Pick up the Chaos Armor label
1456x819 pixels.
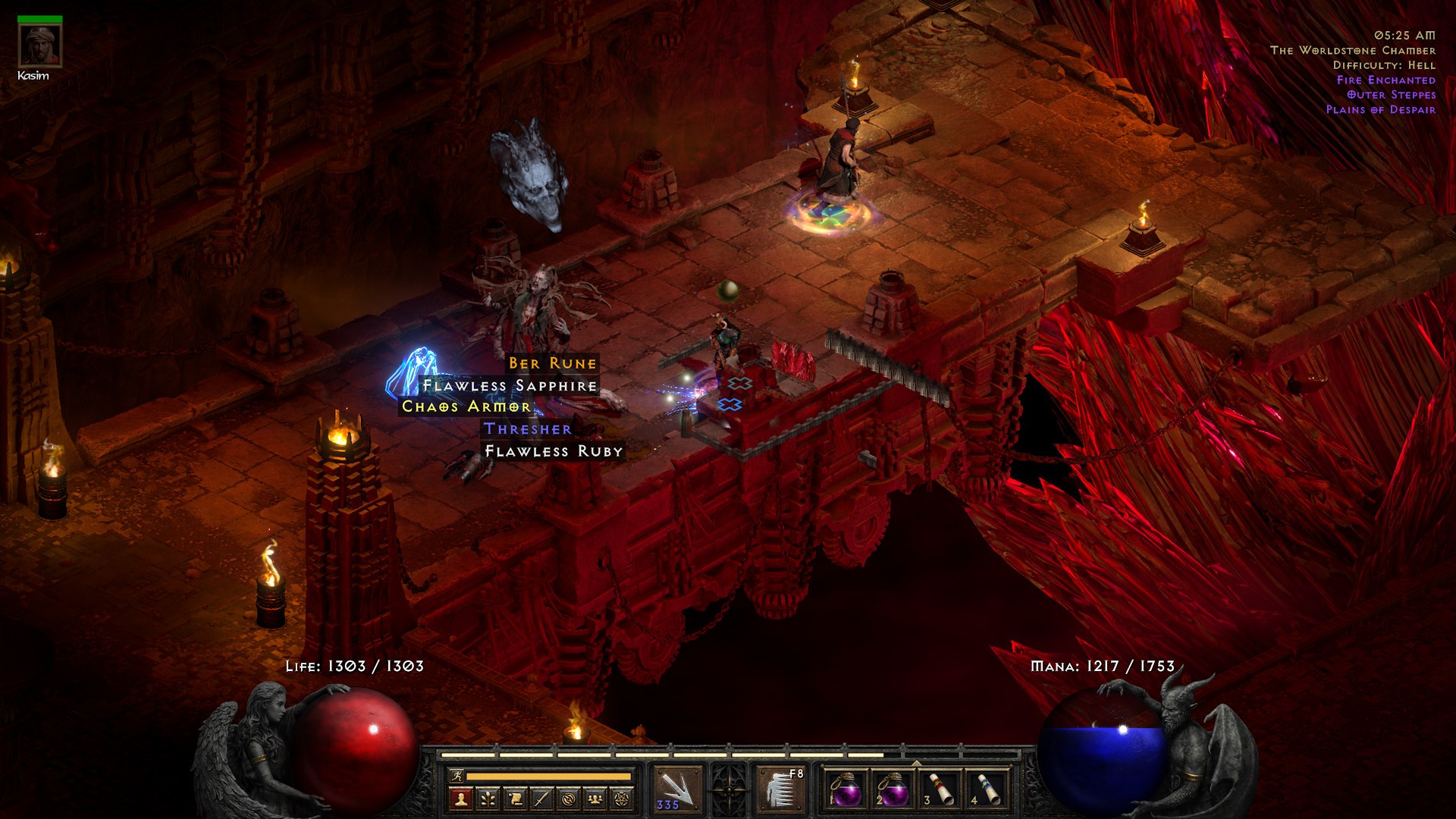(466, 407)
